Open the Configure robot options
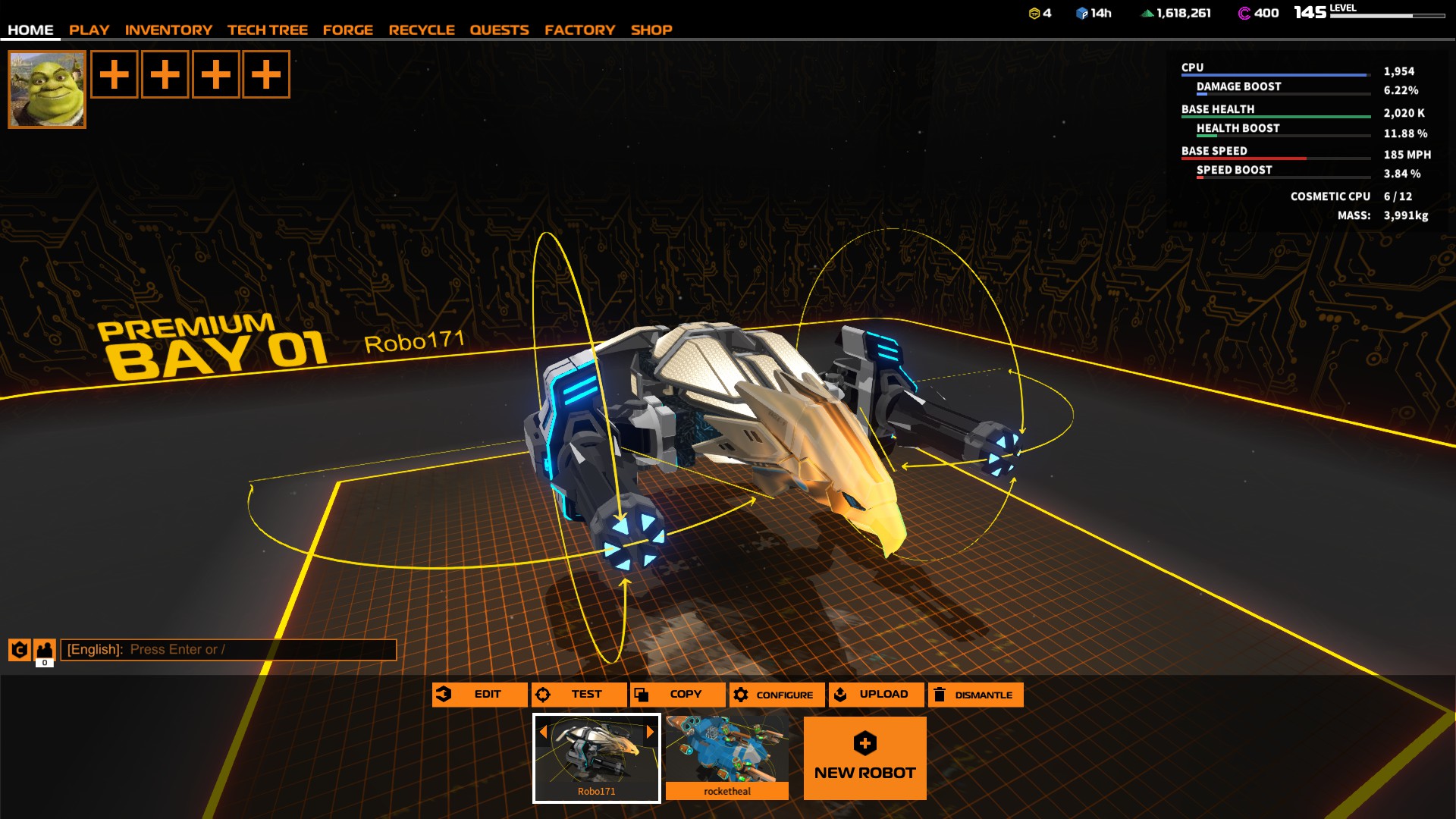 pos(777,695)
